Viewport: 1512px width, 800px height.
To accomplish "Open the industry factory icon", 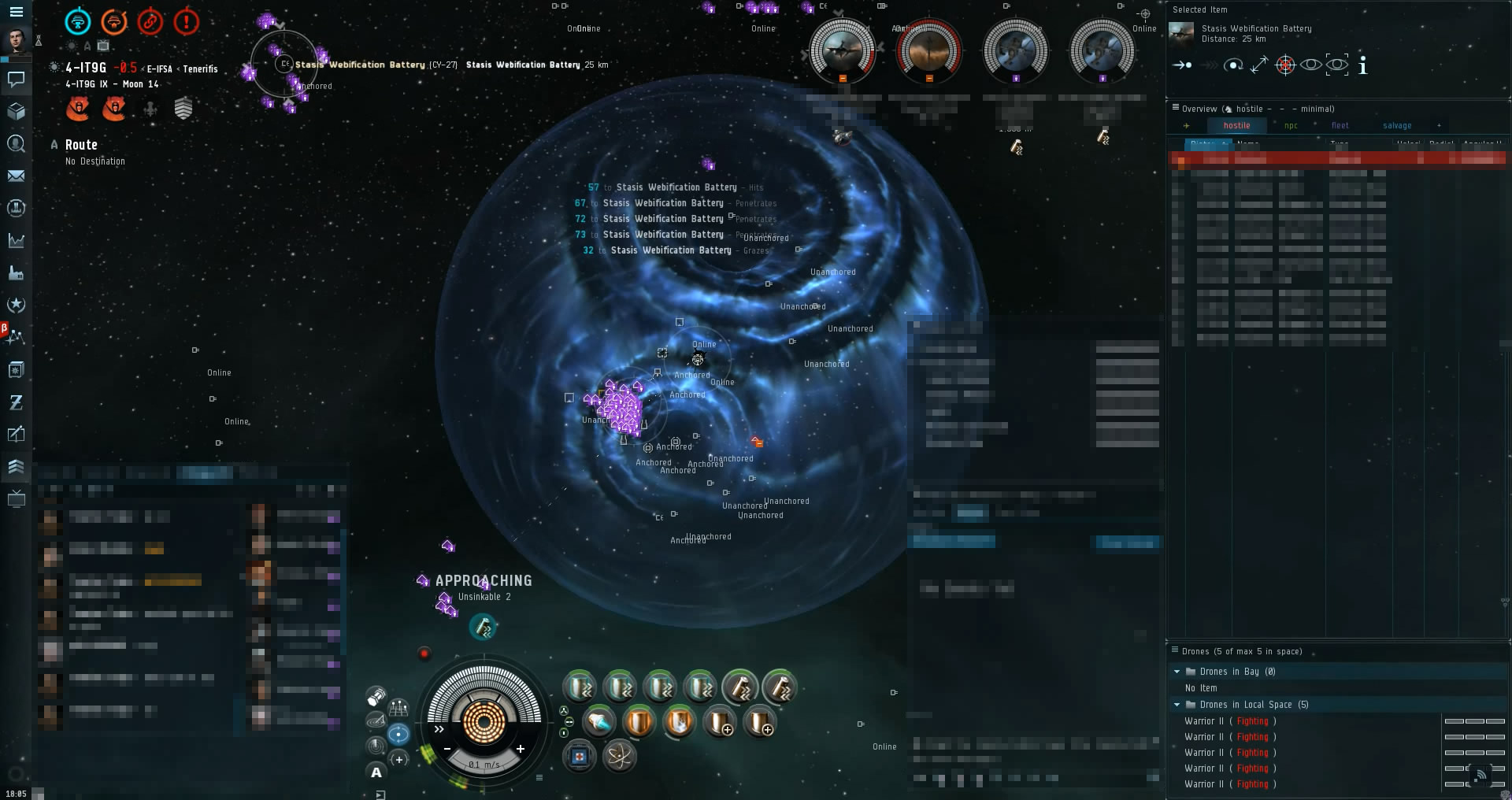I will click(16, 273).
